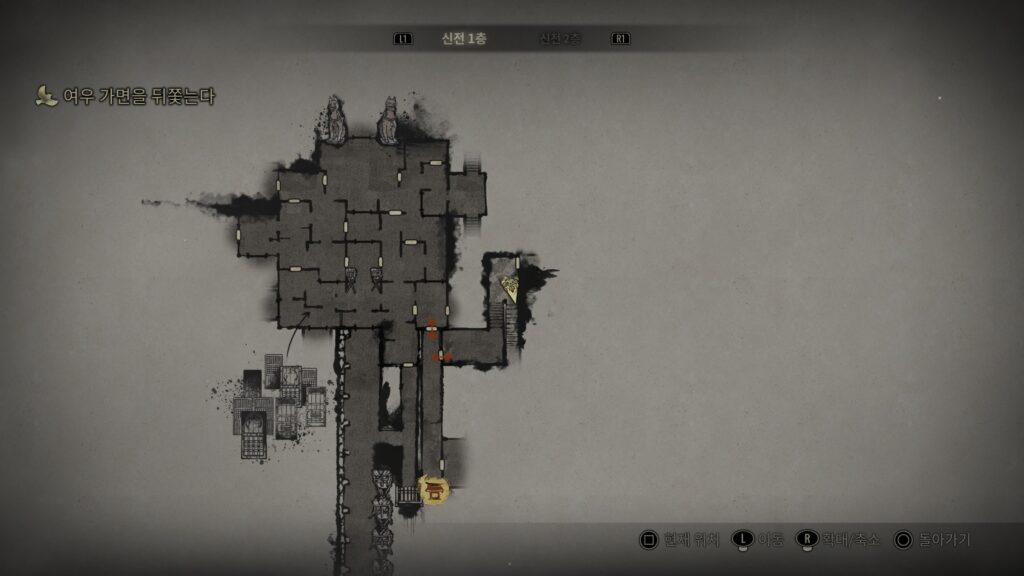Select the yellow player arrow marker
Viewport: 1024px width, 576px height.
click(x=510, y=290)
